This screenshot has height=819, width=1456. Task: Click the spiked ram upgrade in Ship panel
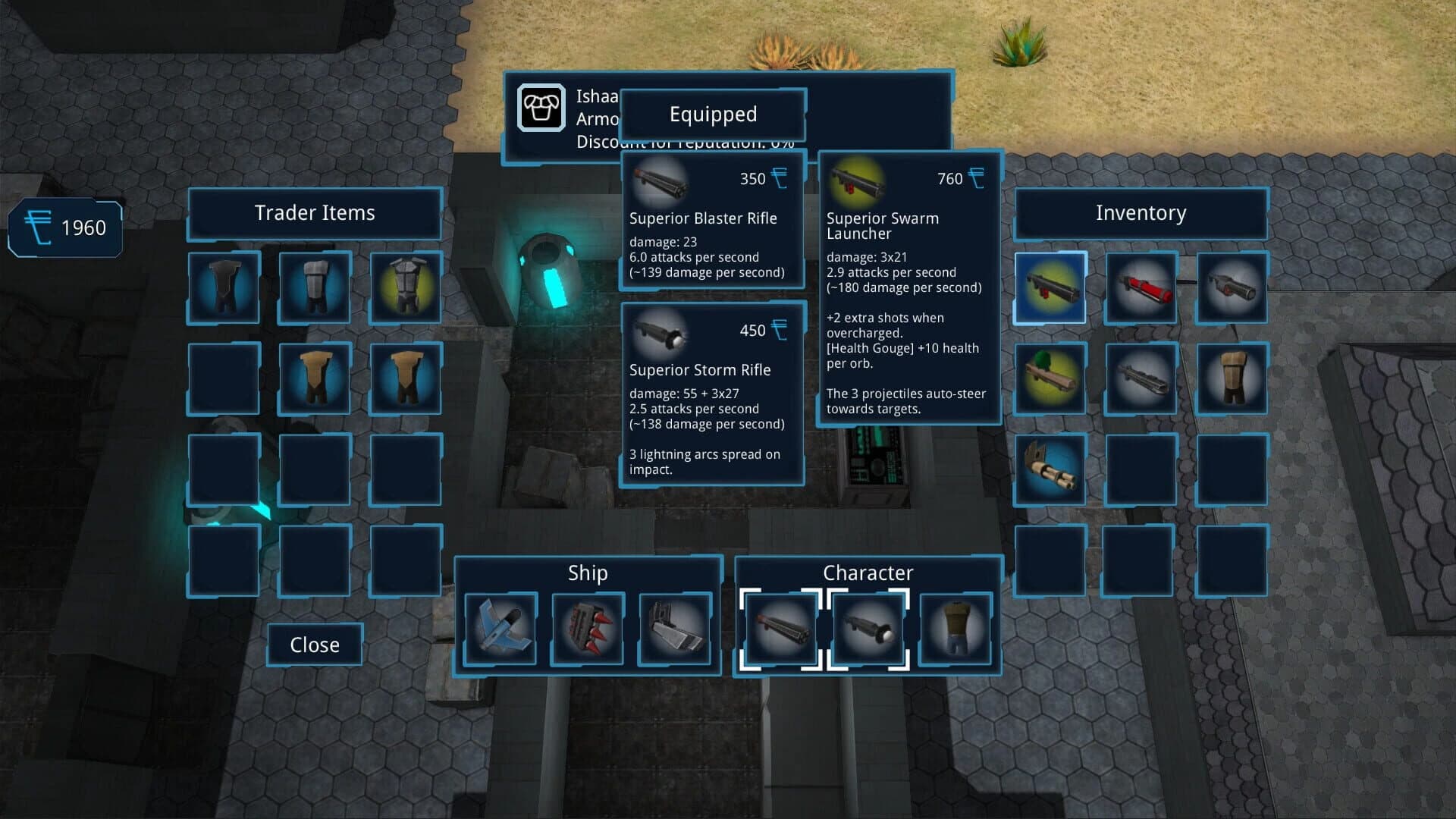587,628
